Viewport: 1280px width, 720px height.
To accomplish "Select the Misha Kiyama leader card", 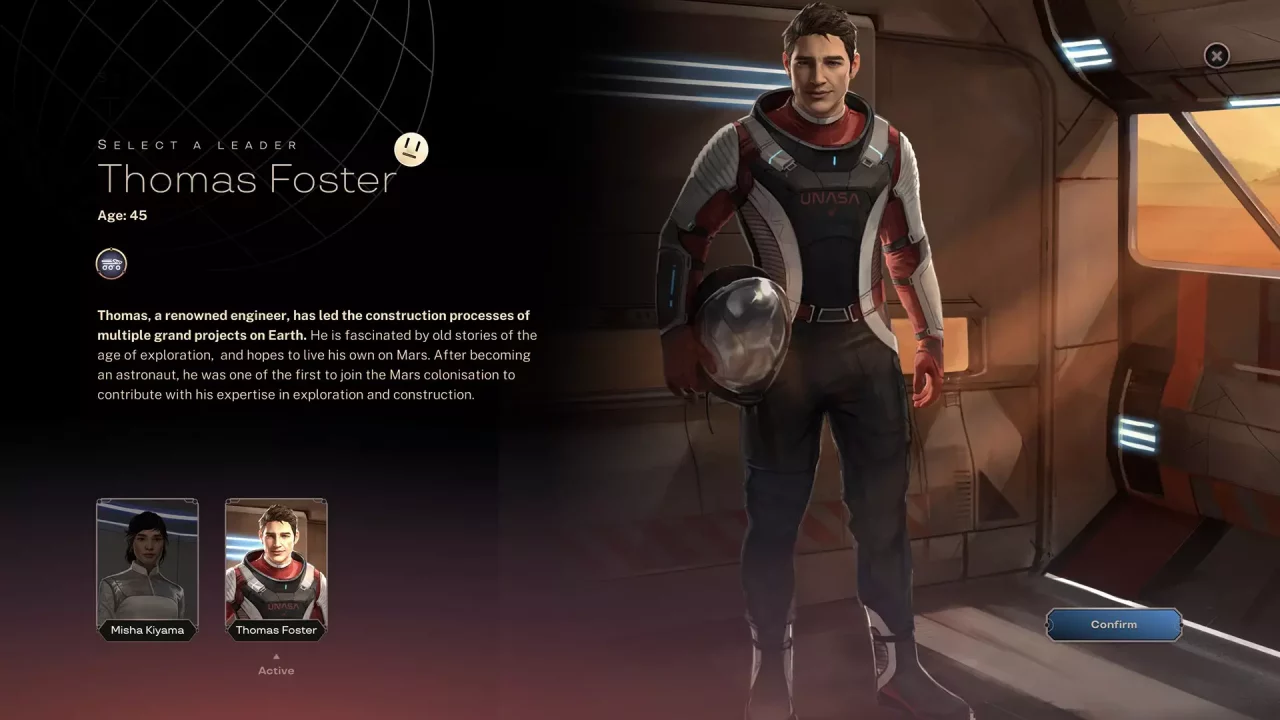I will (x=147, y=567).
